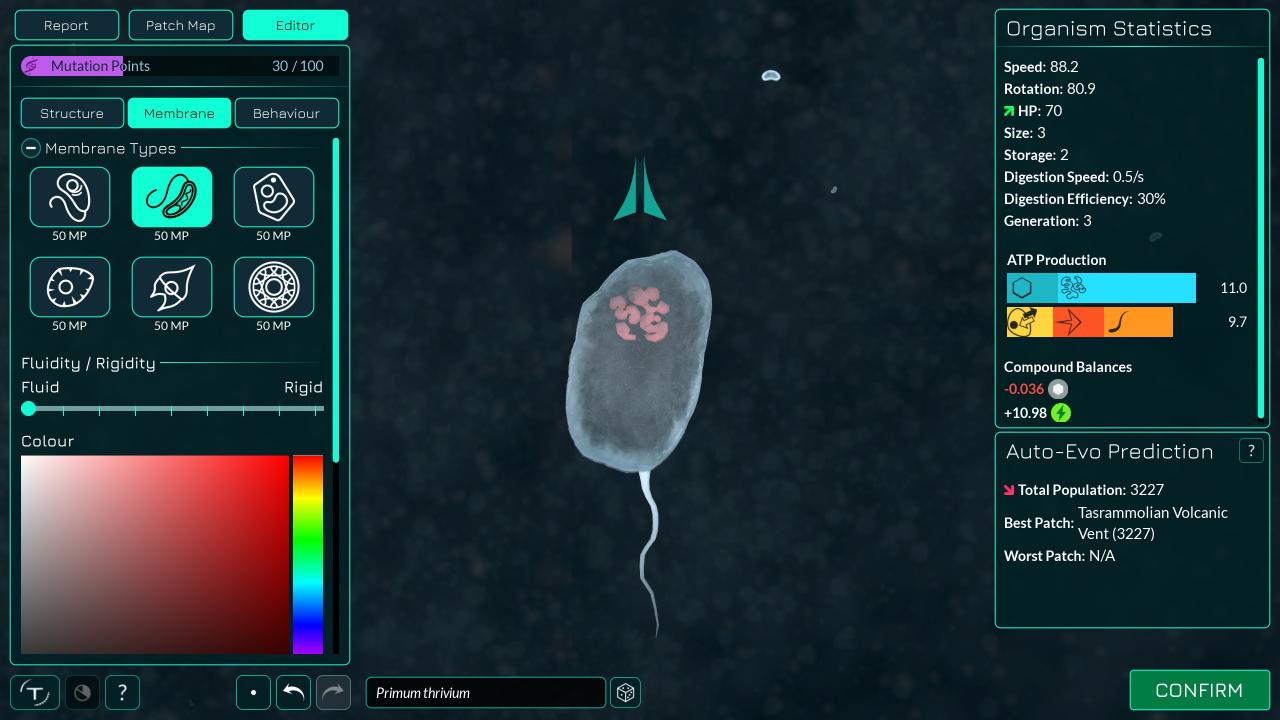Choose the spiked round membrane type

click(70, 287)
